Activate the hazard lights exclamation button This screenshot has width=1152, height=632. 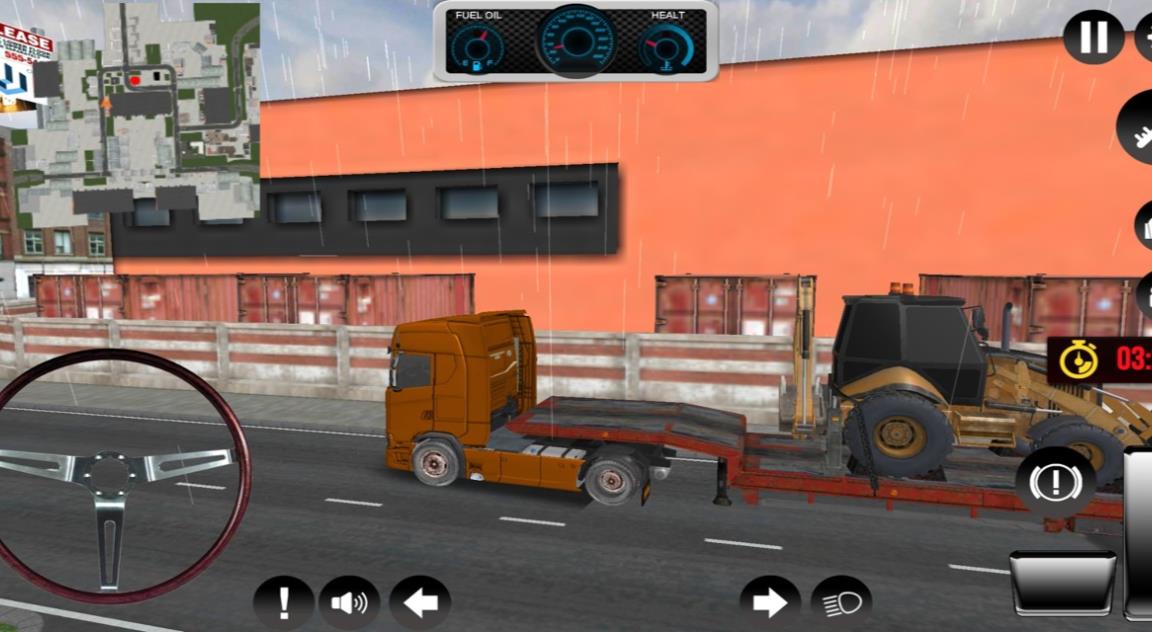284,603
